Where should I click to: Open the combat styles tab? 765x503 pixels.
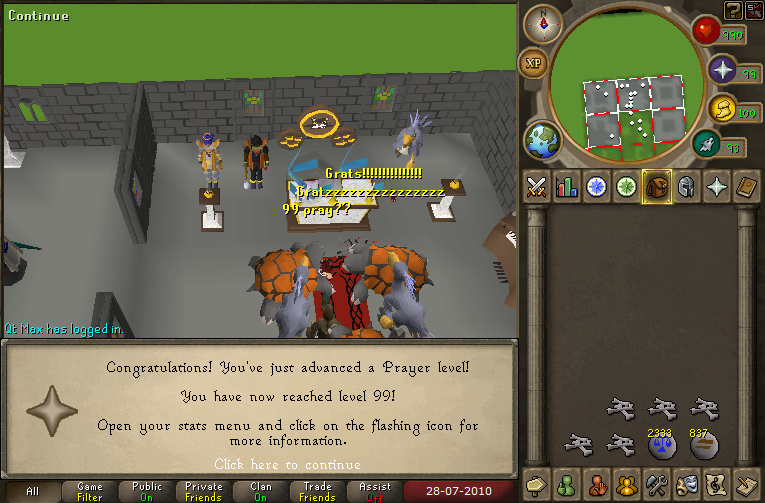(x=538, y=187)
